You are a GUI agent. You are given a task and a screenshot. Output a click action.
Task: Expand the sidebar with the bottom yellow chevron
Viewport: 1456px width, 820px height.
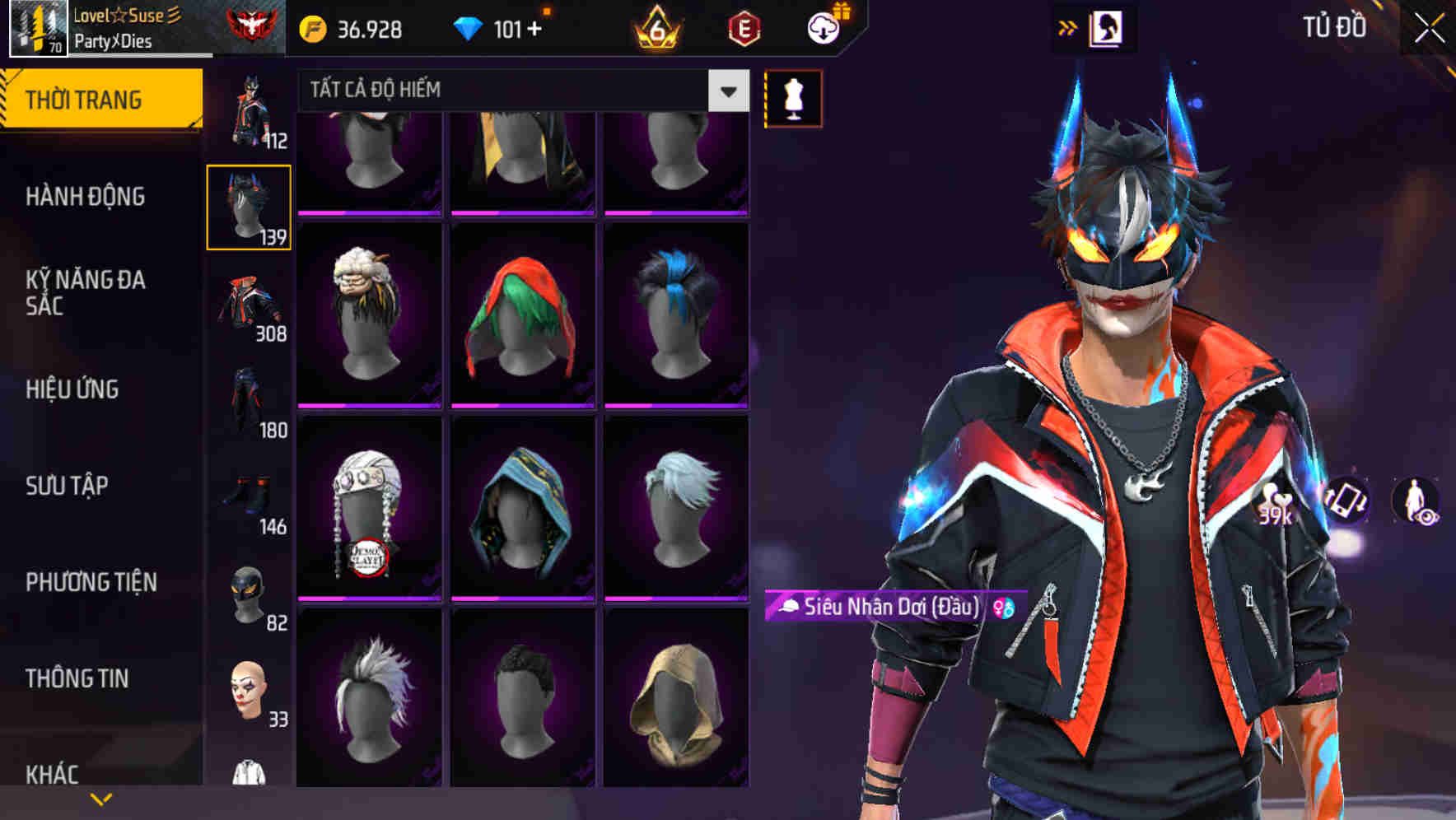[100, 798]
